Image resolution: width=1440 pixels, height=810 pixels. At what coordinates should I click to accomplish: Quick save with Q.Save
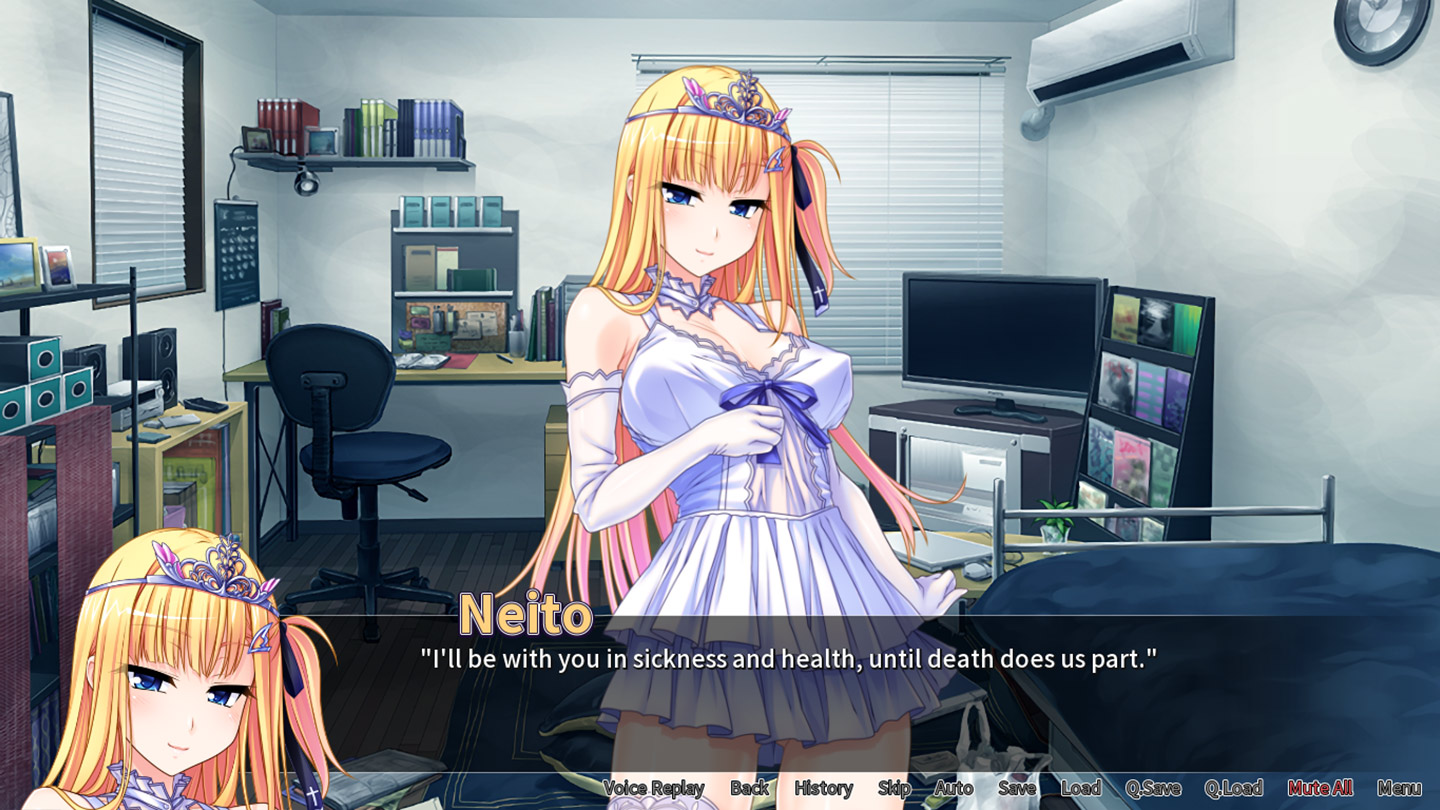click(x=1153, y=788)
